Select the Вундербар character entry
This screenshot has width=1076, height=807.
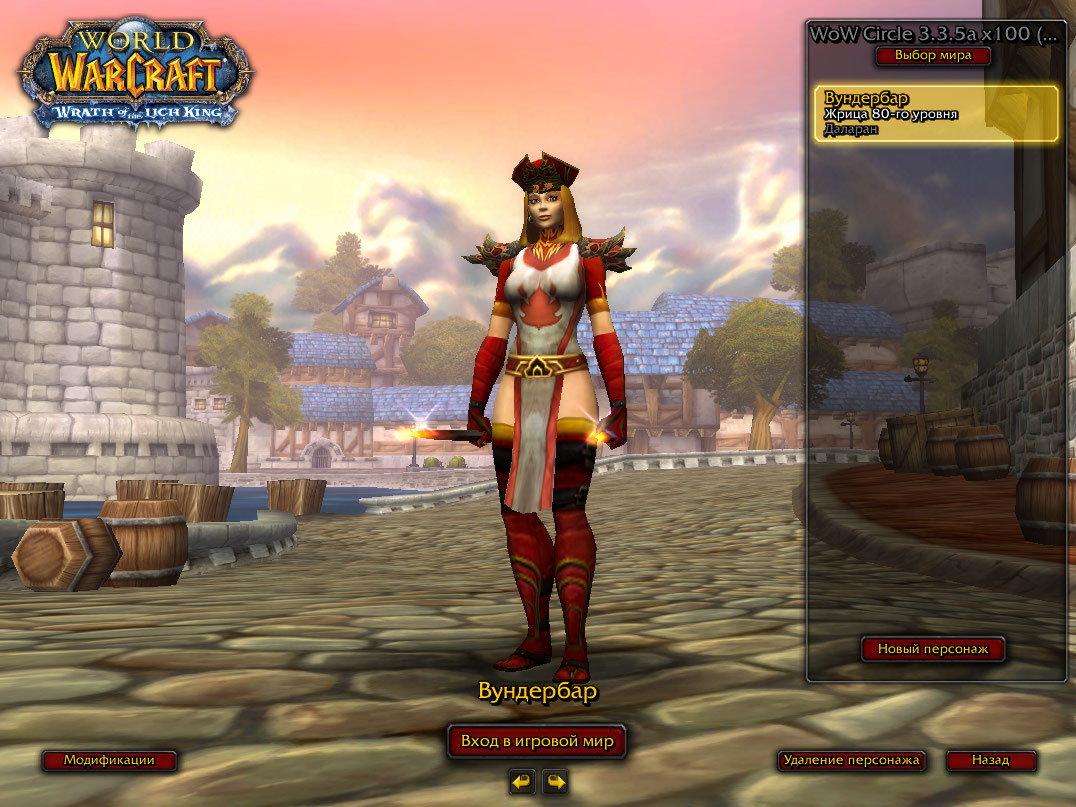click(936, 114)
